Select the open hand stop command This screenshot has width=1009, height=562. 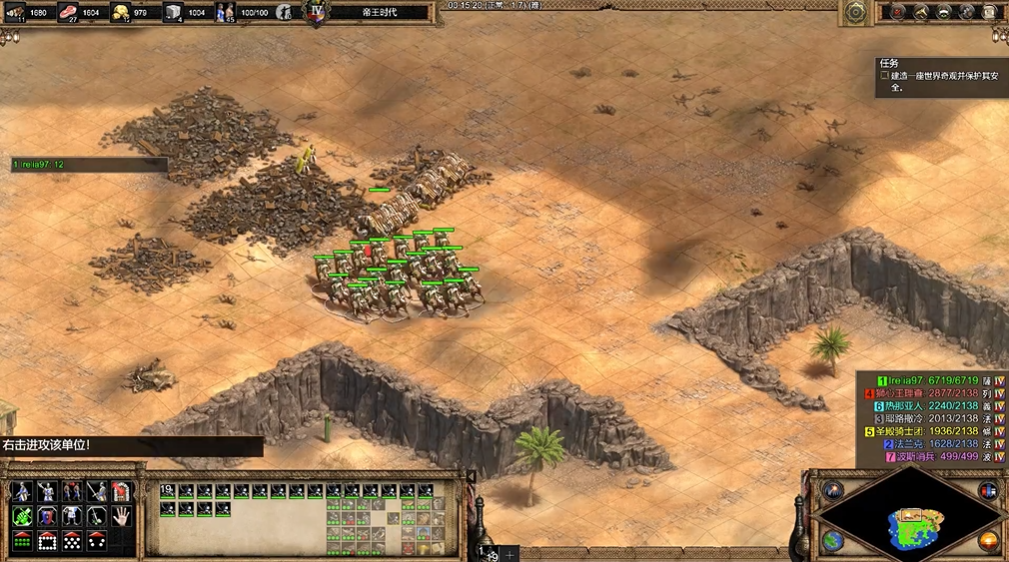pos(121,516)
